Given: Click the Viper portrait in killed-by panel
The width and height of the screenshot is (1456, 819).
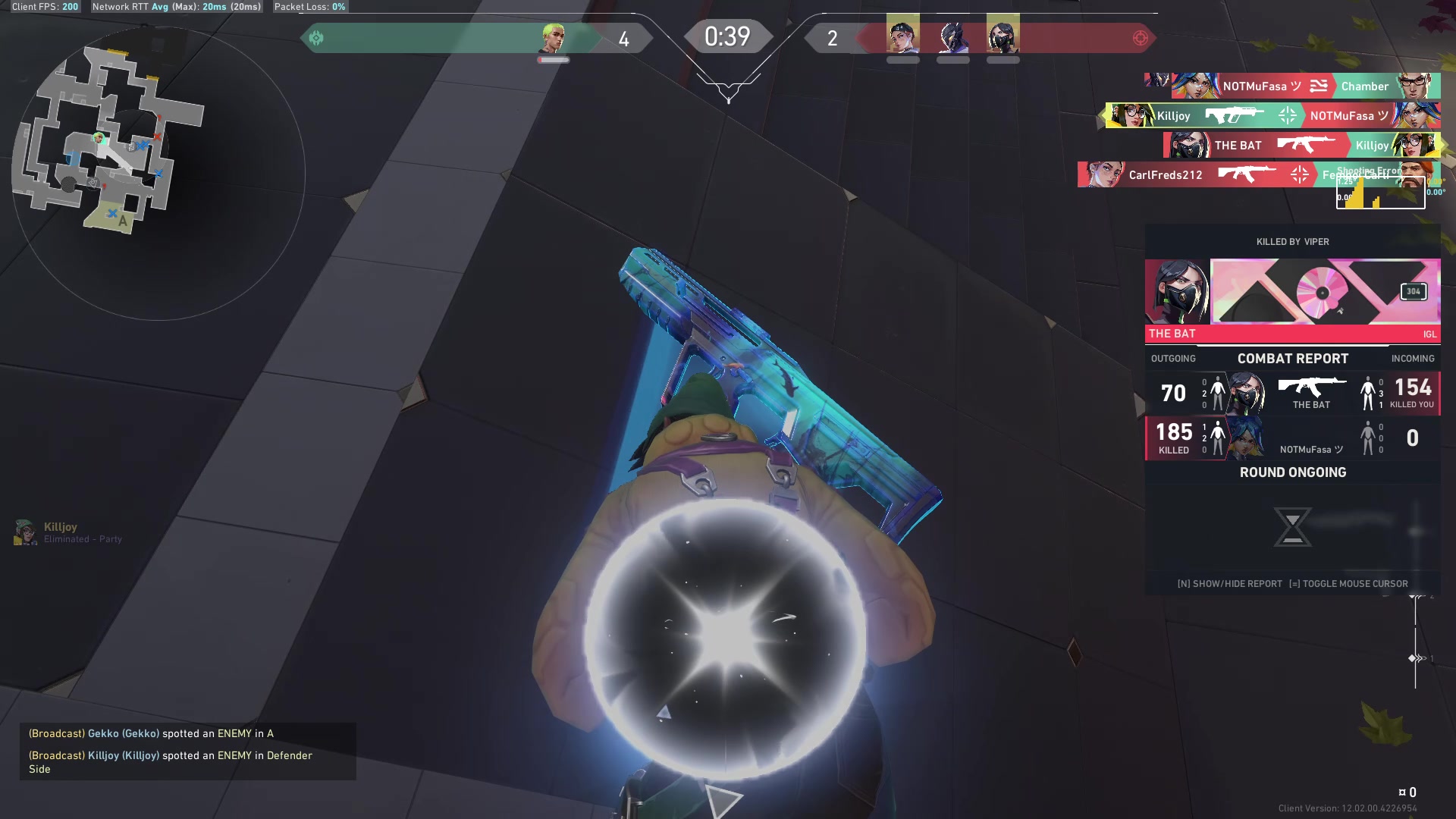Looking at the screenshot, I should pos(1177,292).
